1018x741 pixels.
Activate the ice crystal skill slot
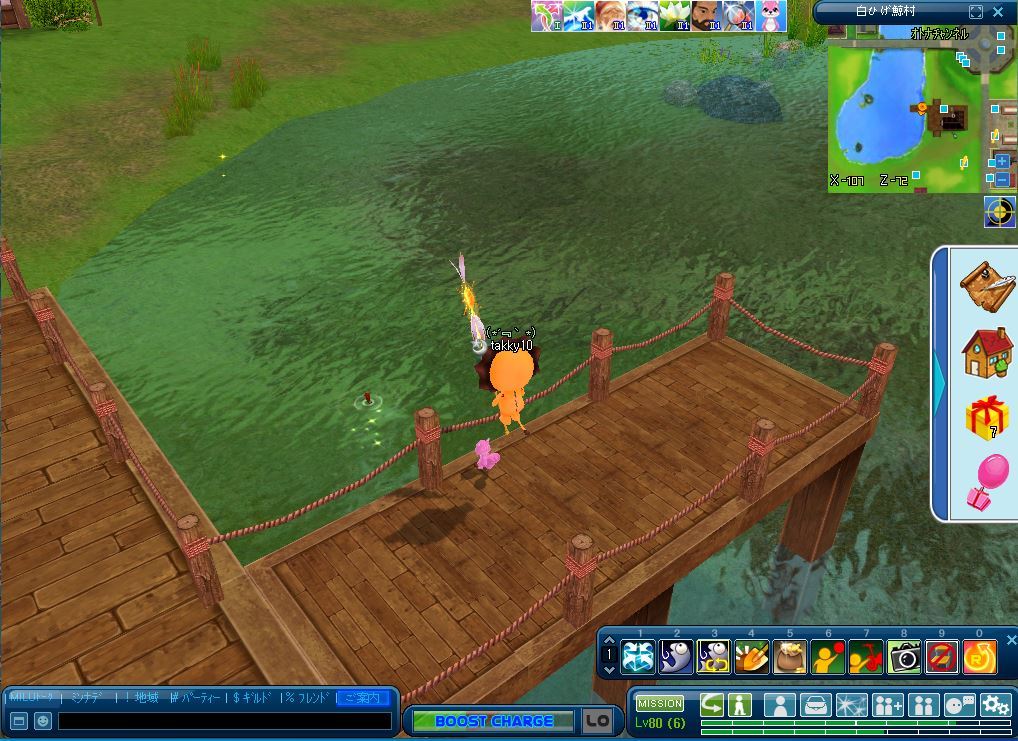click(638, 657)
